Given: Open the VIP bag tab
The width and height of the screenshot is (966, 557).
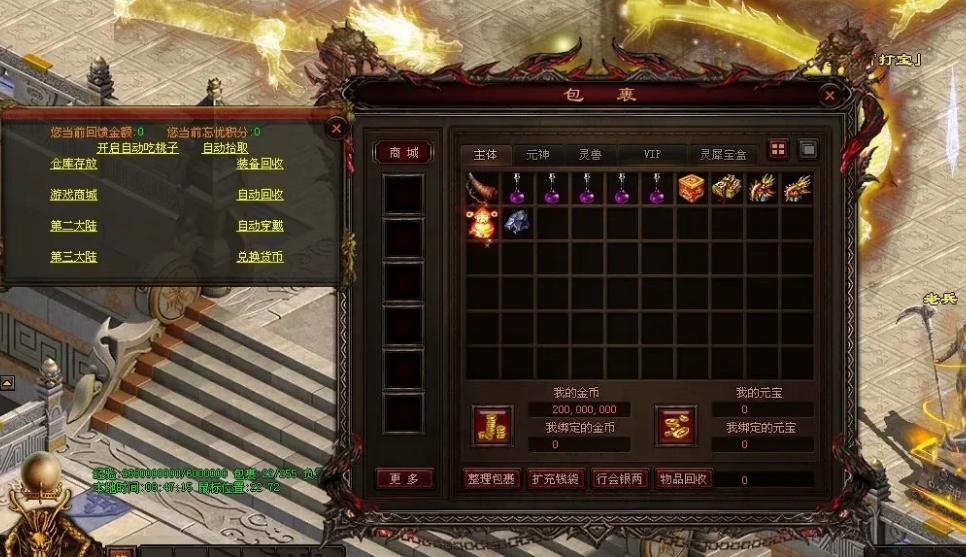Looking at the screenshot, I should click(652, 155).
